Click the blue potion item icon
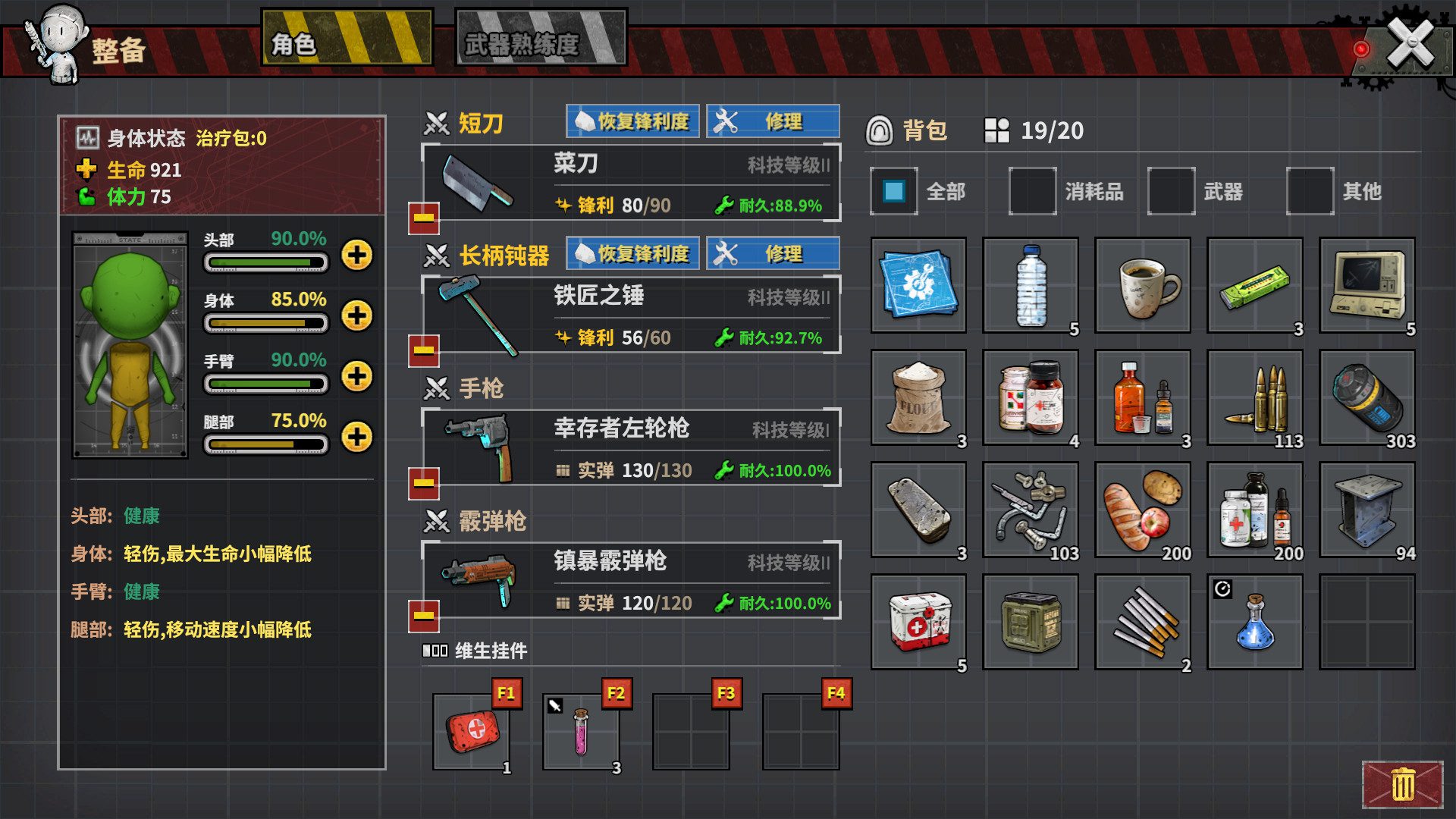The width and height of the screenshot is (1456, 819). click(x=1254, y=622)
